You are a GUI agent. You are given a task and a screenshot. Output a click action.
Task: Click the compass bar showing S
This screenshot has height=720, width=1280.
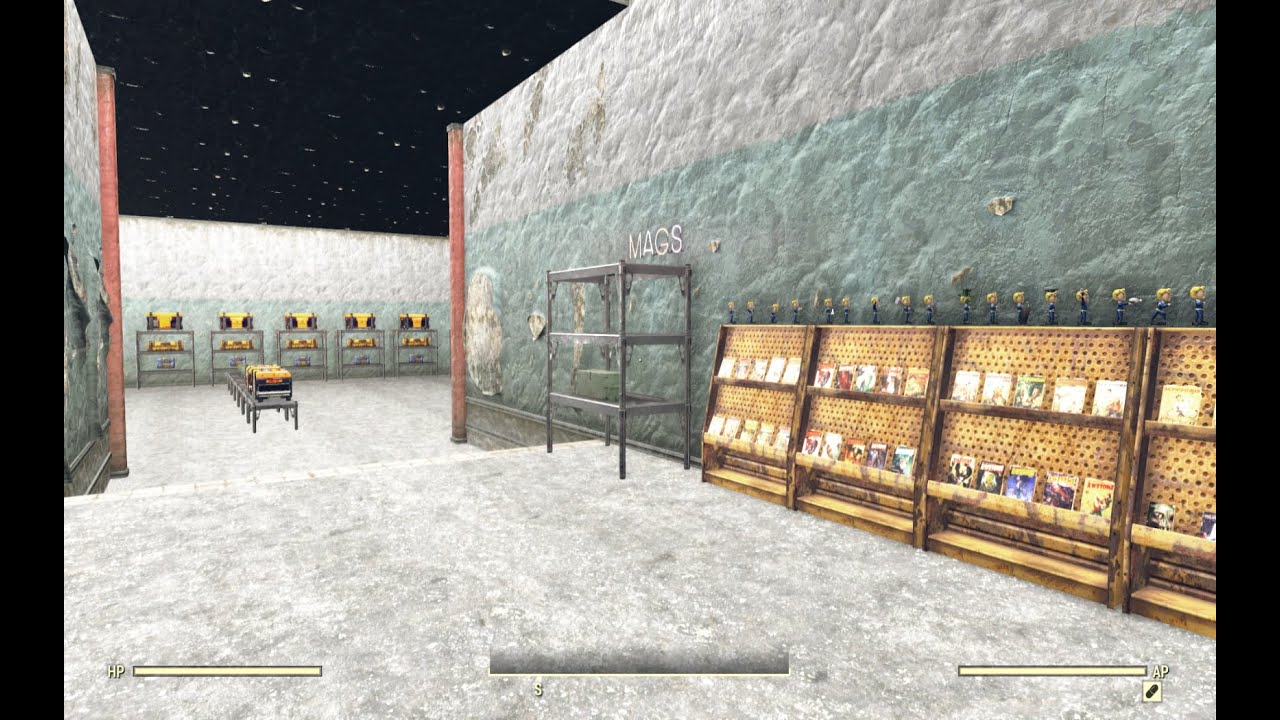point(638,664)
